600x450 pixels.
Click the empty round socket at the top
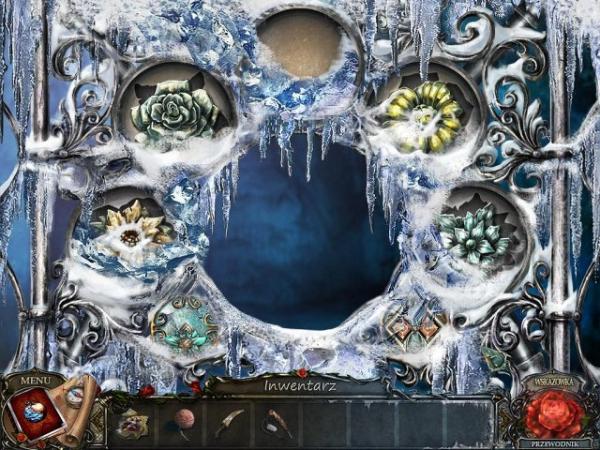300,43
